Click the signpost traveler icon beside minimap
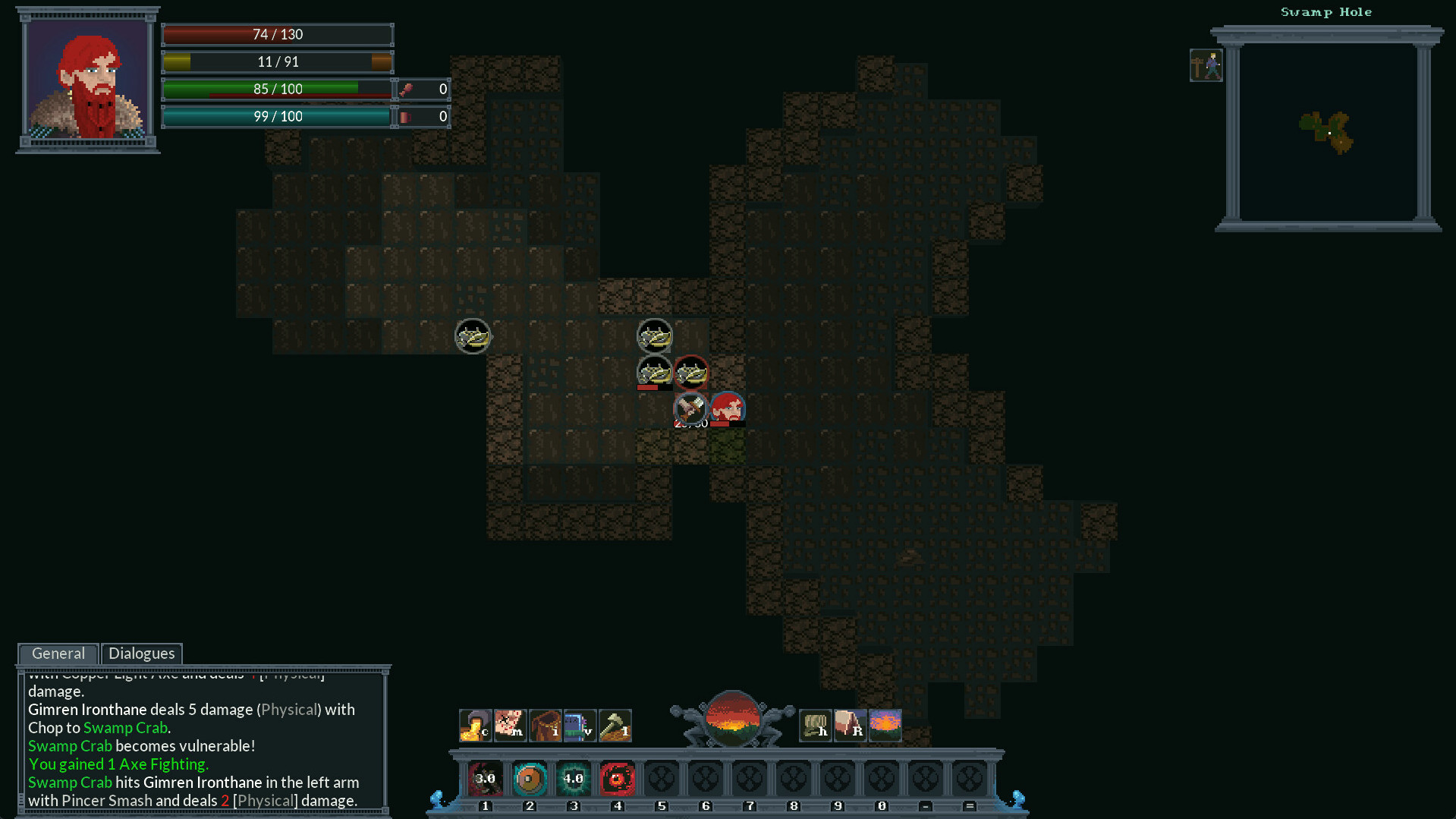1456x819 pixels. click(x=1206, y=66)
